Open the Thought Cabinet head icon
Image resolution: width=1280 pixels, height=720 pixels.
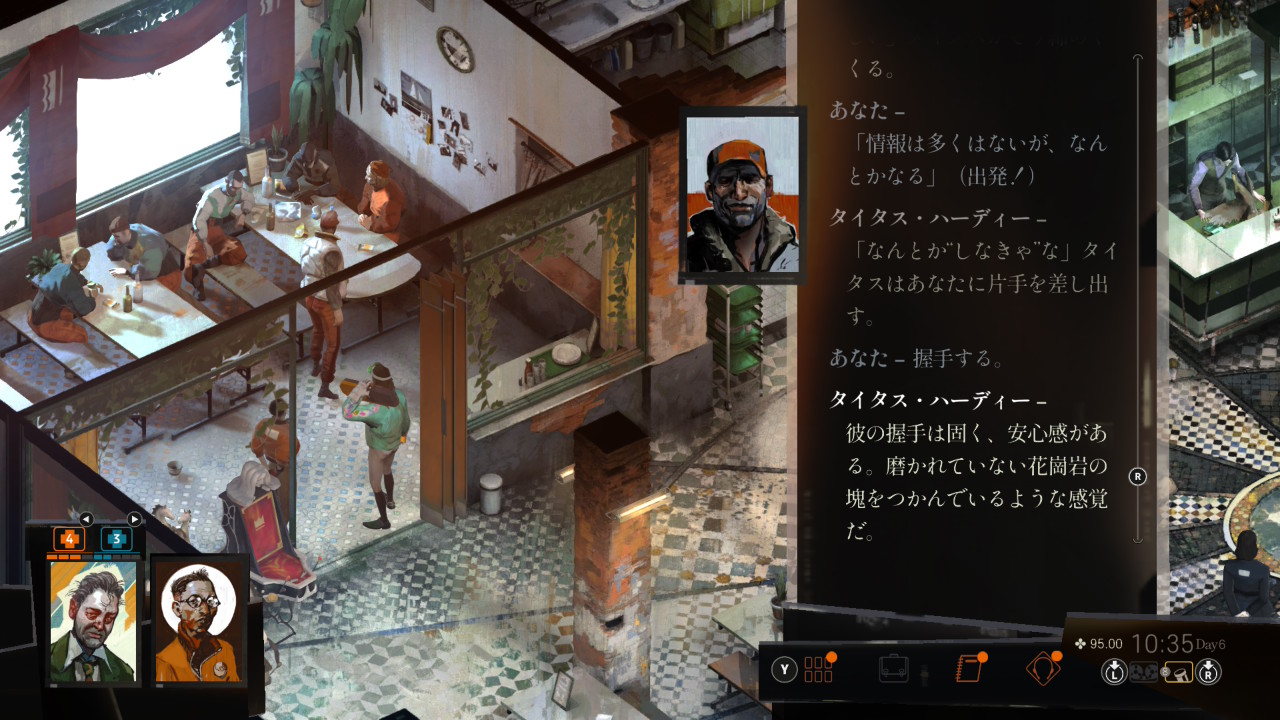click(1042, 668)
